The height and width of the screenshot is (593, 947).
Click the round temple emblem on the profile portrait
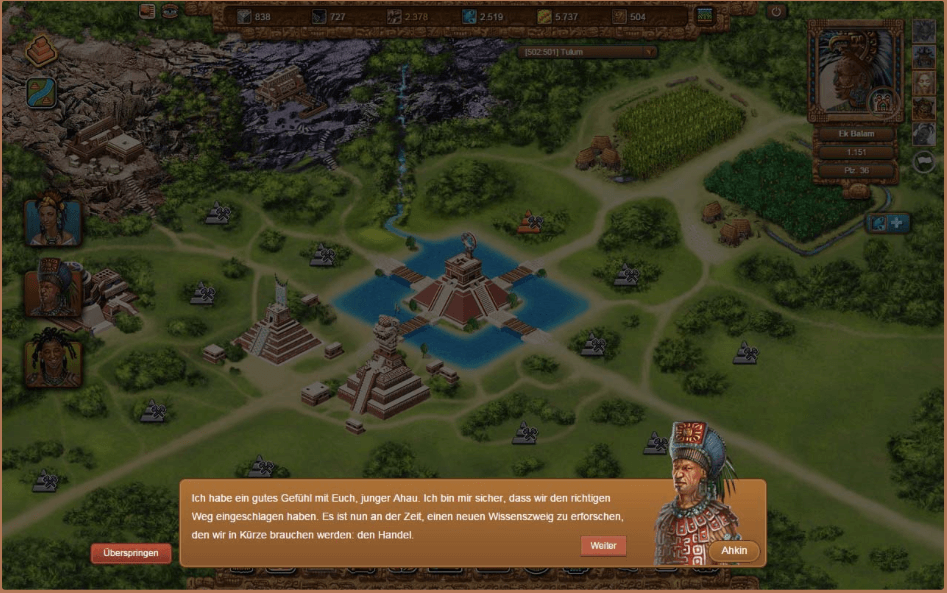coord(882,102)
